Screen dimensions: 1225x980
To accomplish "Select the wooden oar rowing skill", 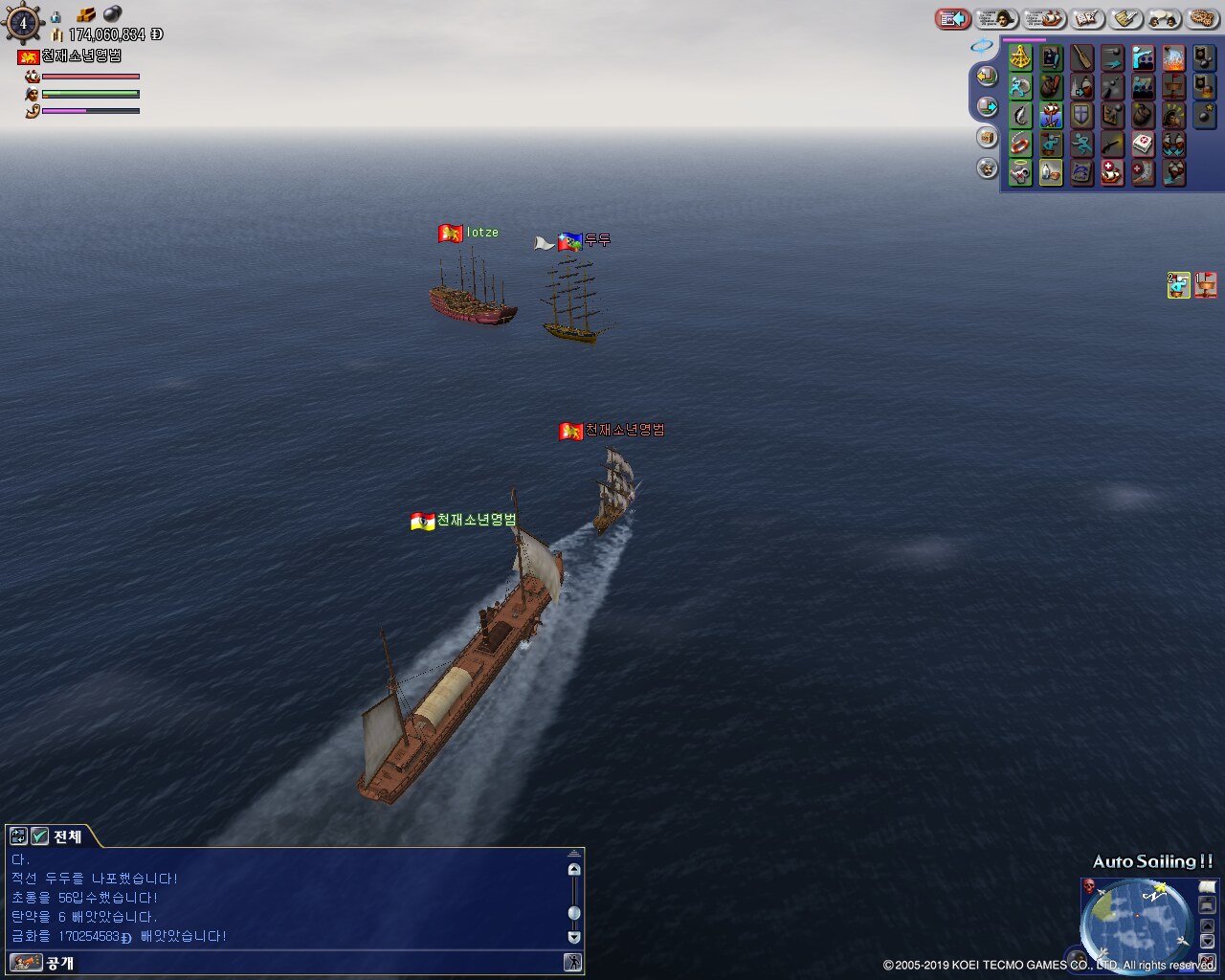I will [x=1081, y=57].
